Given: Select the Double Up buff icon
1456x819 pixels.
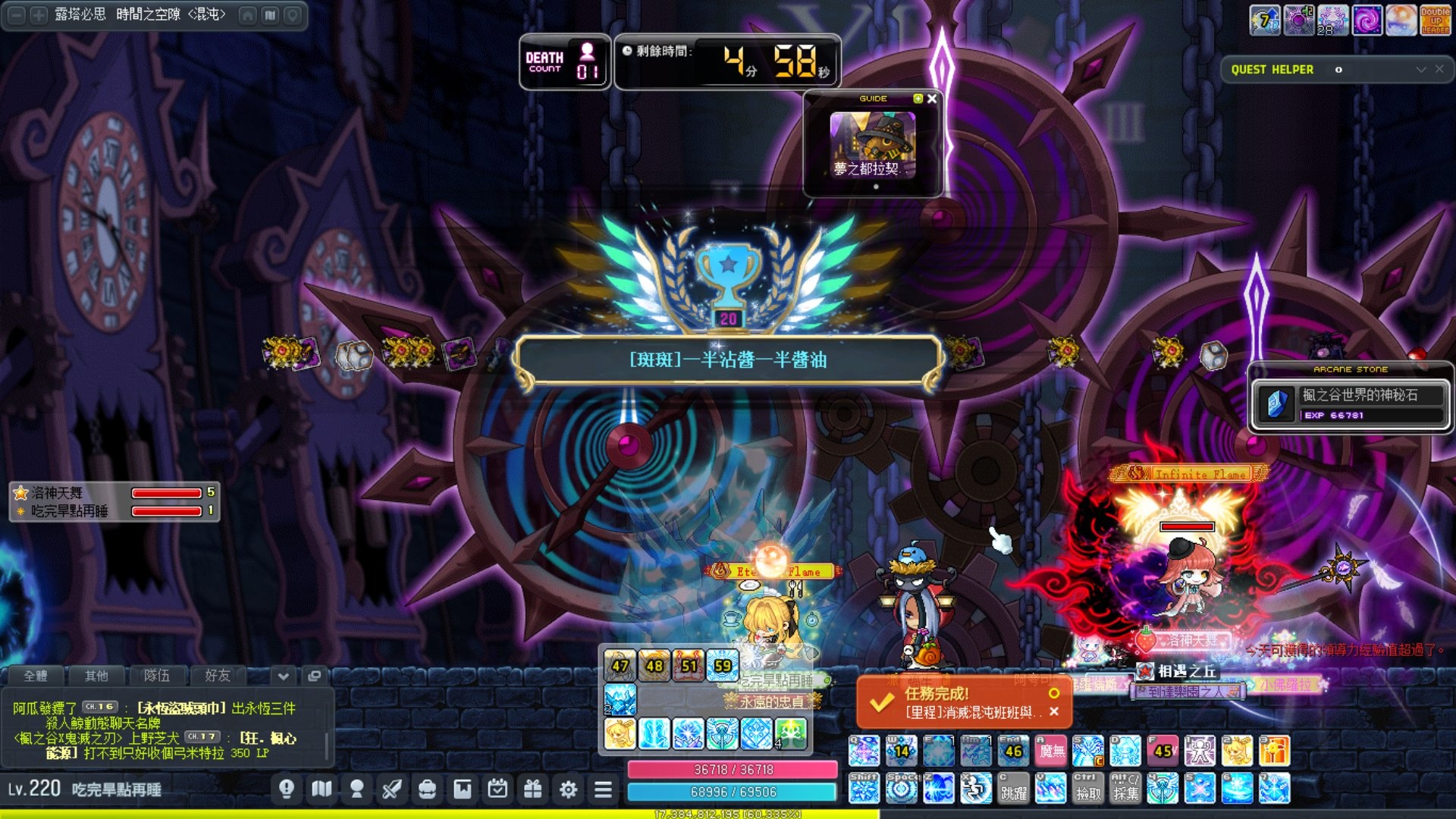Looking at the screenshot, I should pos(1435,20).
